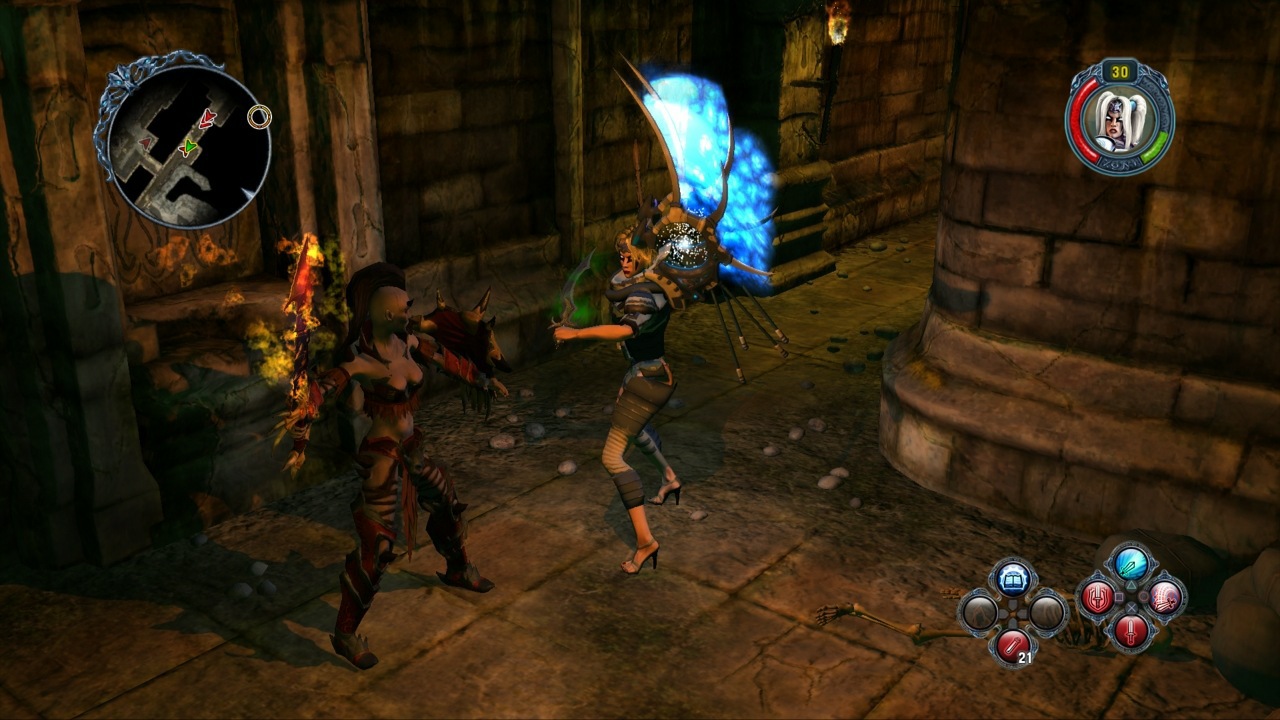
Task: Select the spell tome book icon
Action: [x=1012, y=578]
